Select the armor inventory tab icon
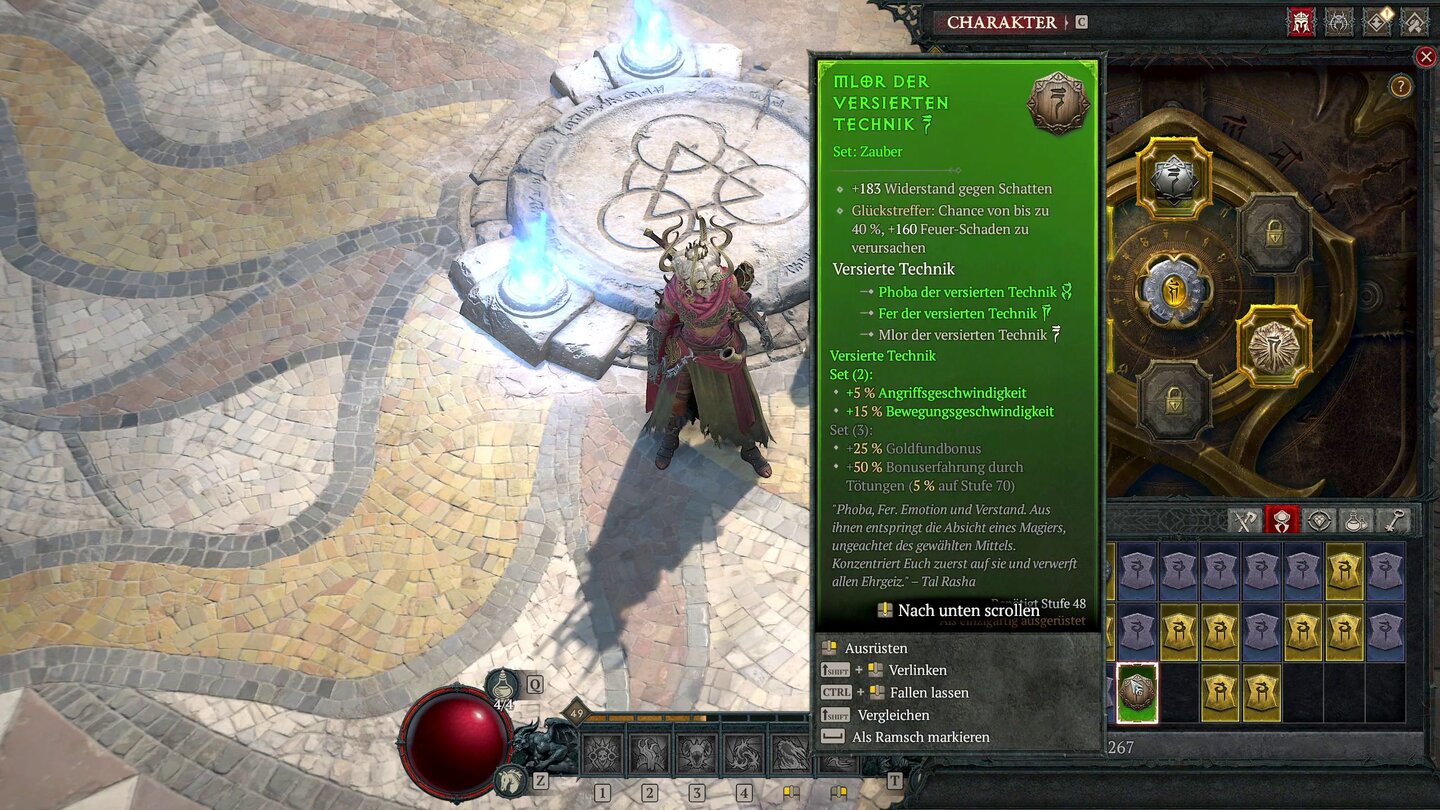 [1282, 520]
